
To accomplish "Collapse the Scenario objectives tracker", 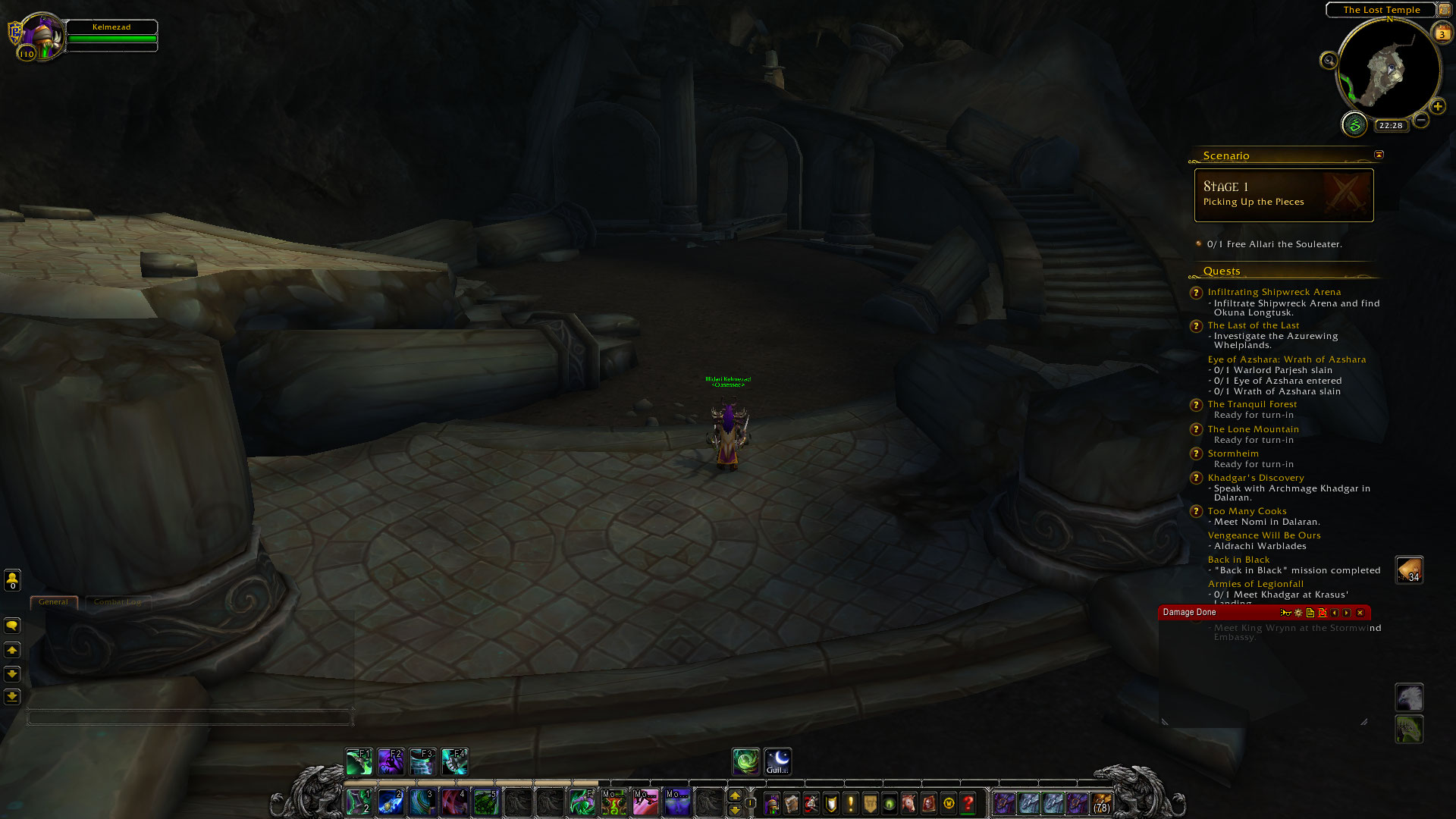I will coord(1379,155).
